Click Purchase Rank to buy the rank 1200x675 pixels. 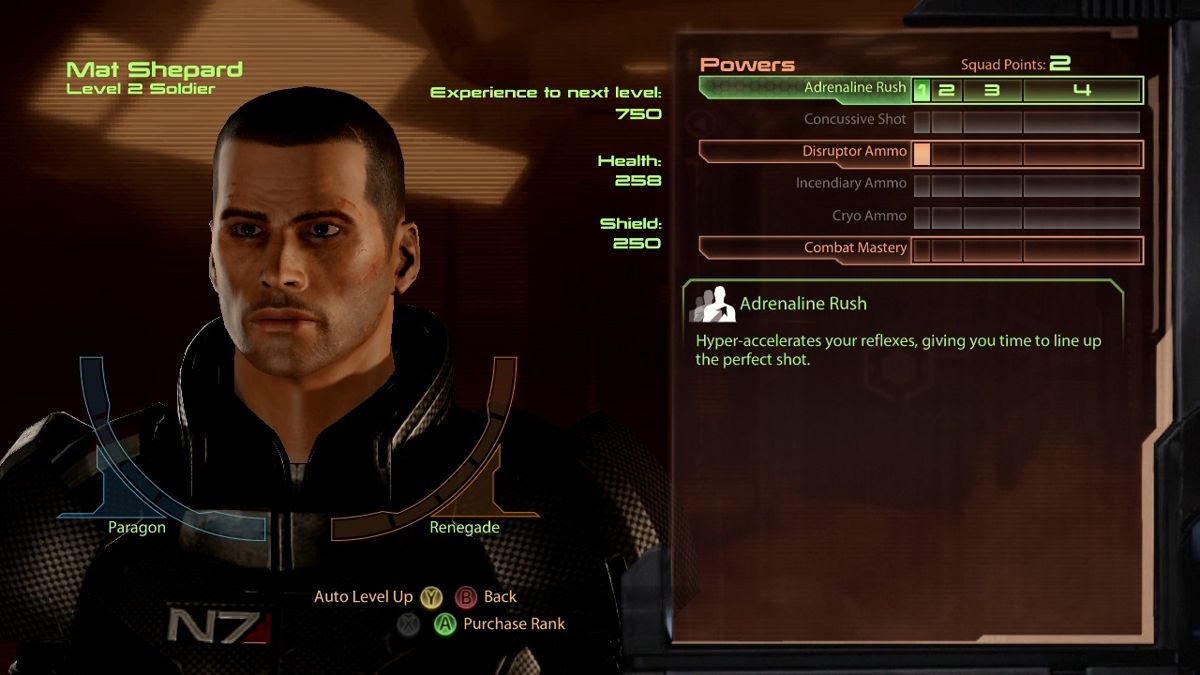click(x=514, y=624)
